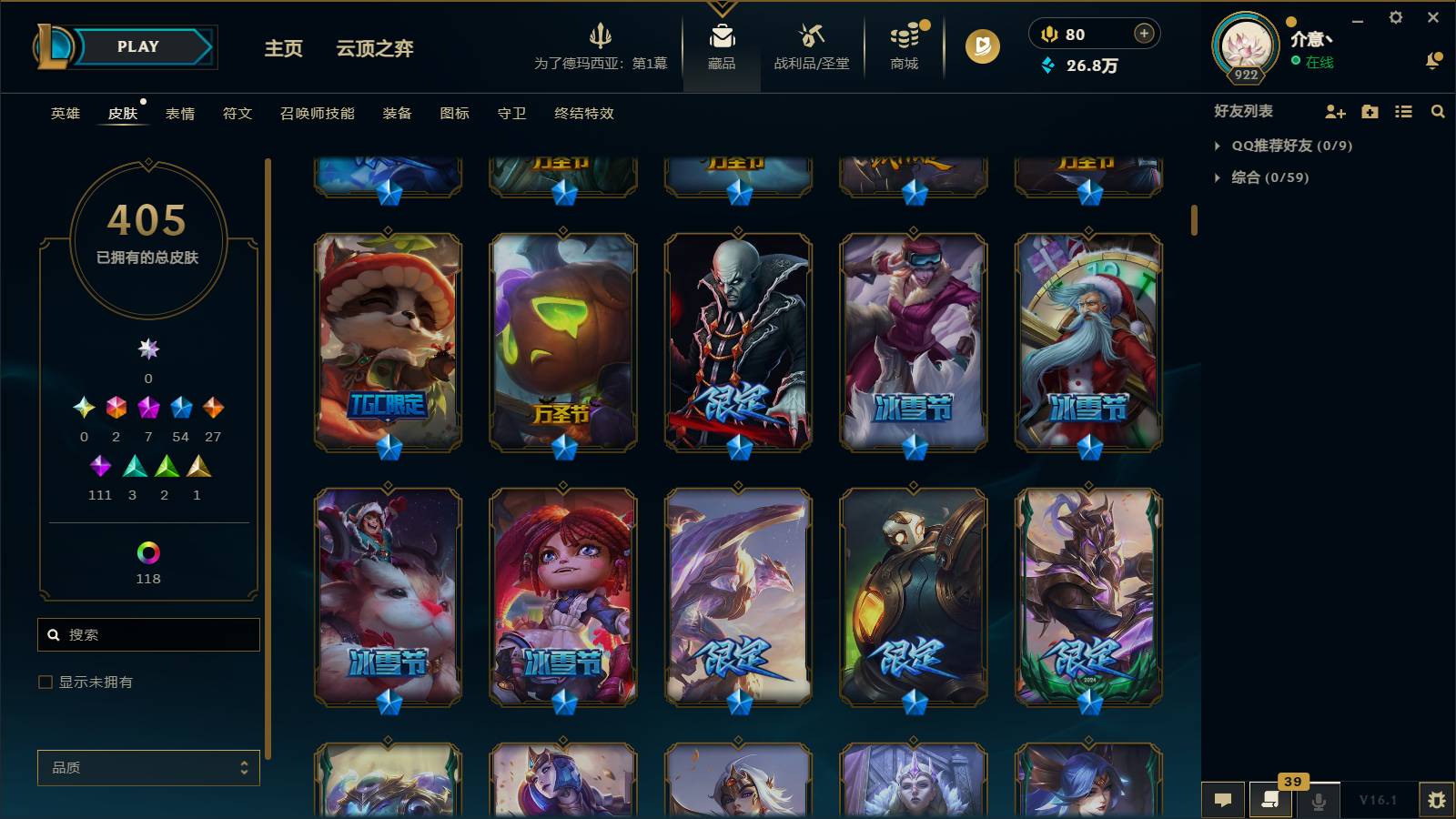Open the add friend icon

coord(1334,112)
